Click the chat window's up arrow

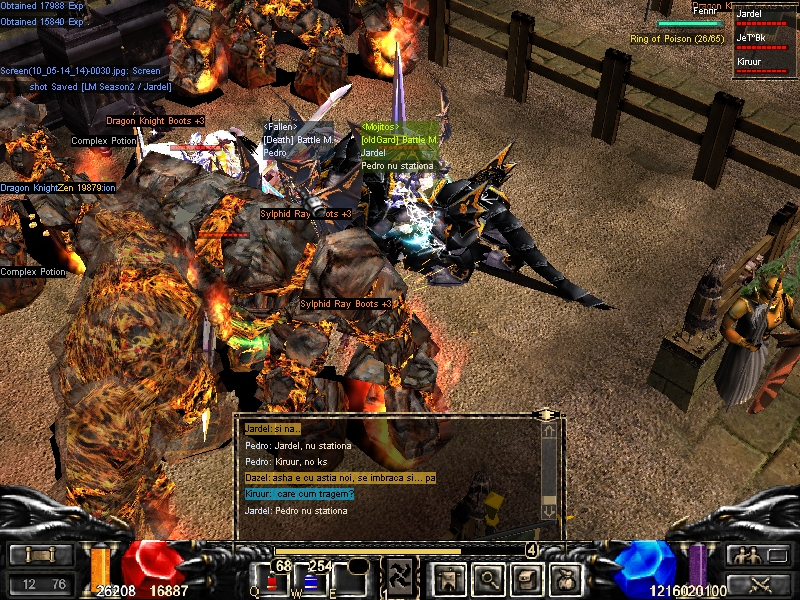(548, 432)
